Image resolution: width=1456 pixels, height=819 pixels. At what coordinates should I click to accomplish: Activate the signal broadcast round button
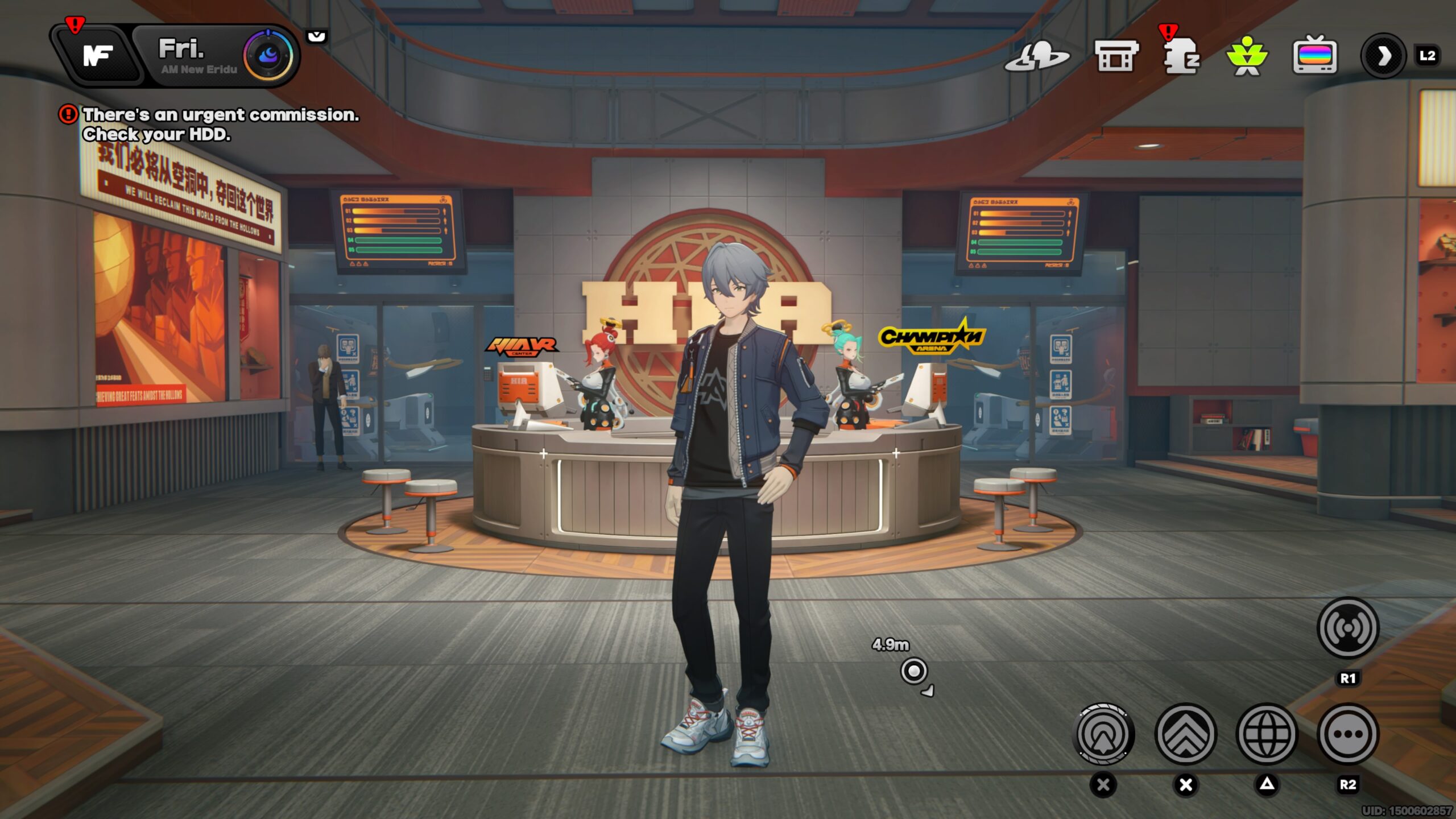coord(1347,628)
